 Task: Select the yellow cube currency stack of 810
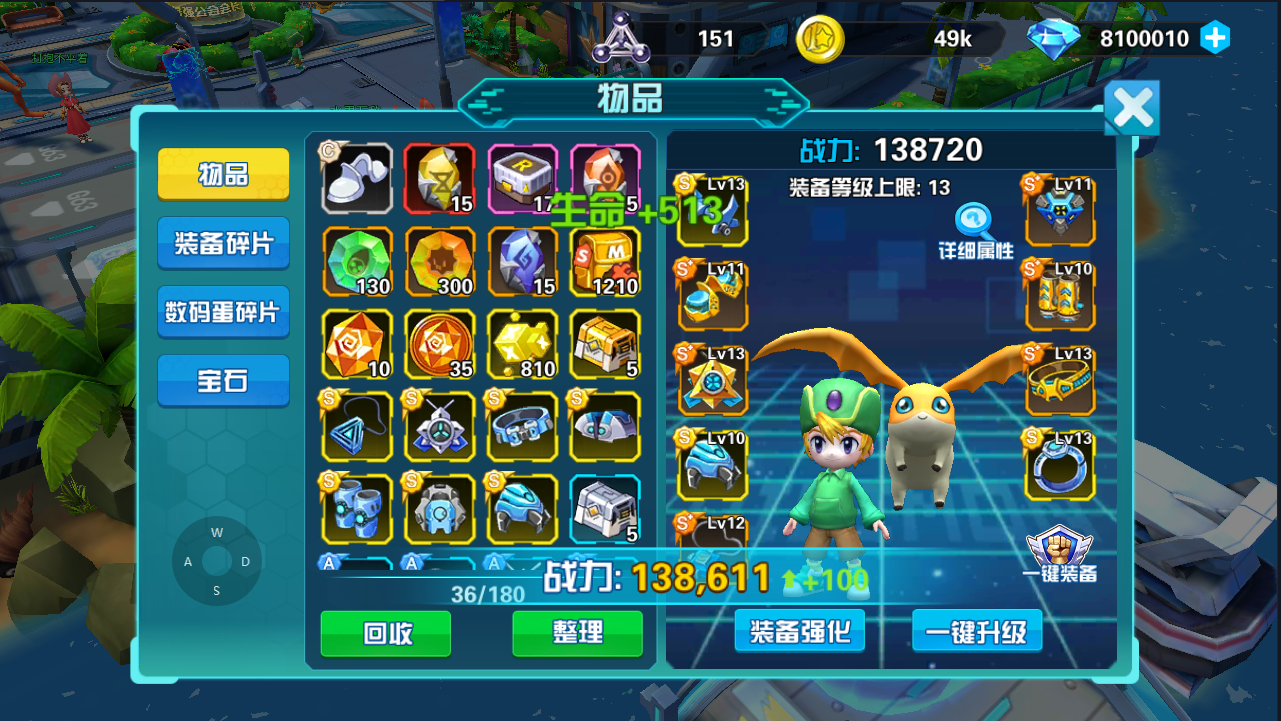pyautogui.click(x=522, y=345)
